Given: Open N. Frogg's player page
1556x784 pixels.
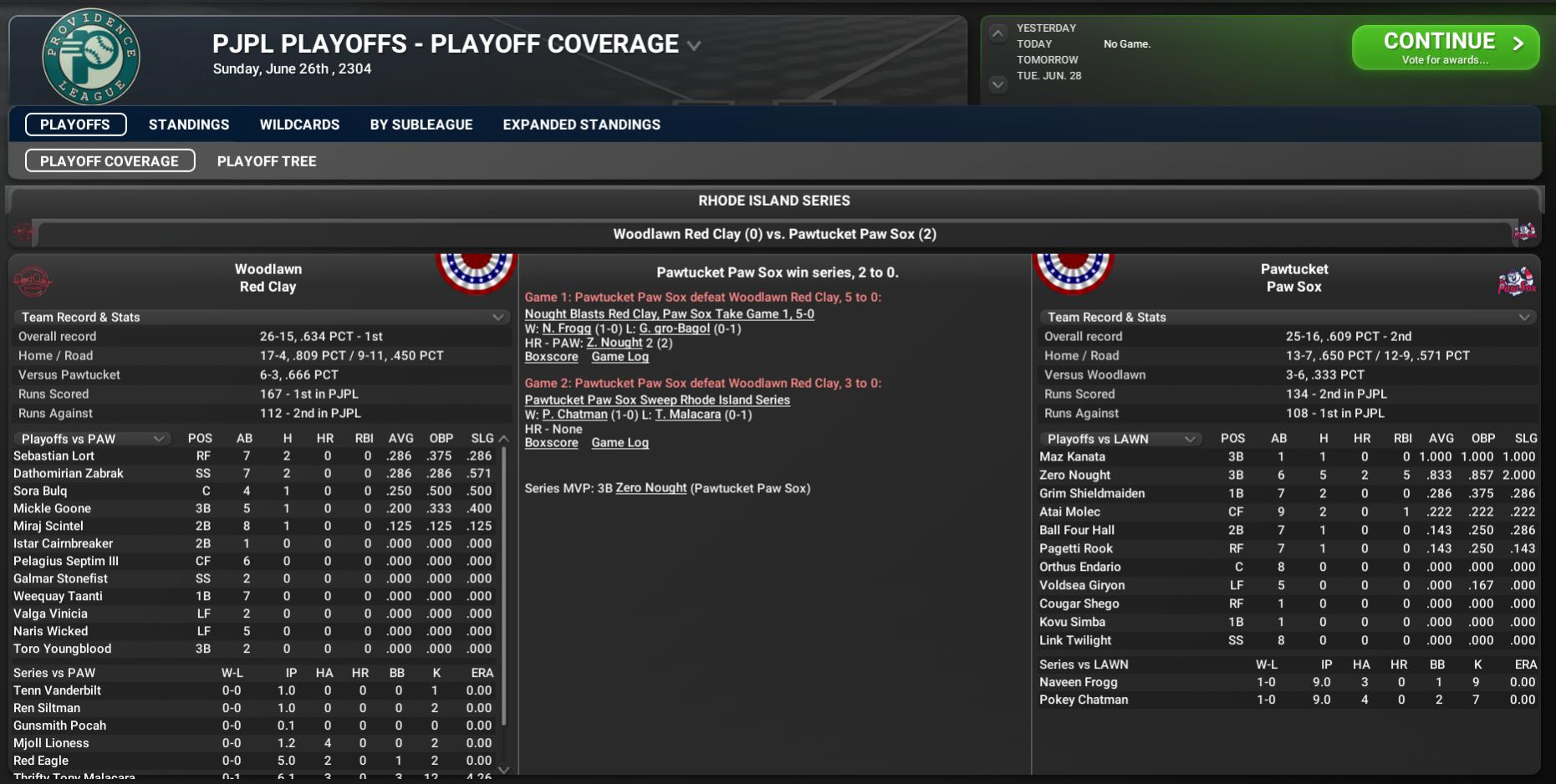Looking at the screenshot, I should 566,328.
